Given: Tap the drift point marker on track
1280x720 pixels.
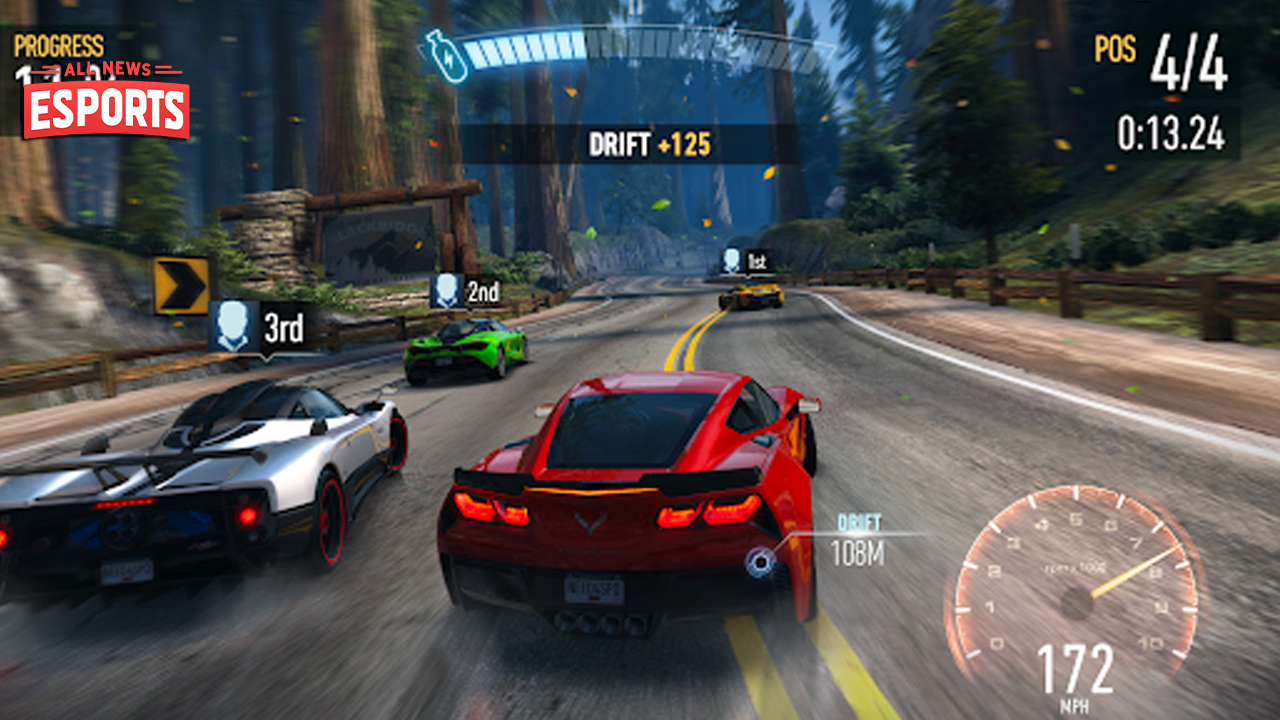Looking at the screenshot, I should [762, 562].
